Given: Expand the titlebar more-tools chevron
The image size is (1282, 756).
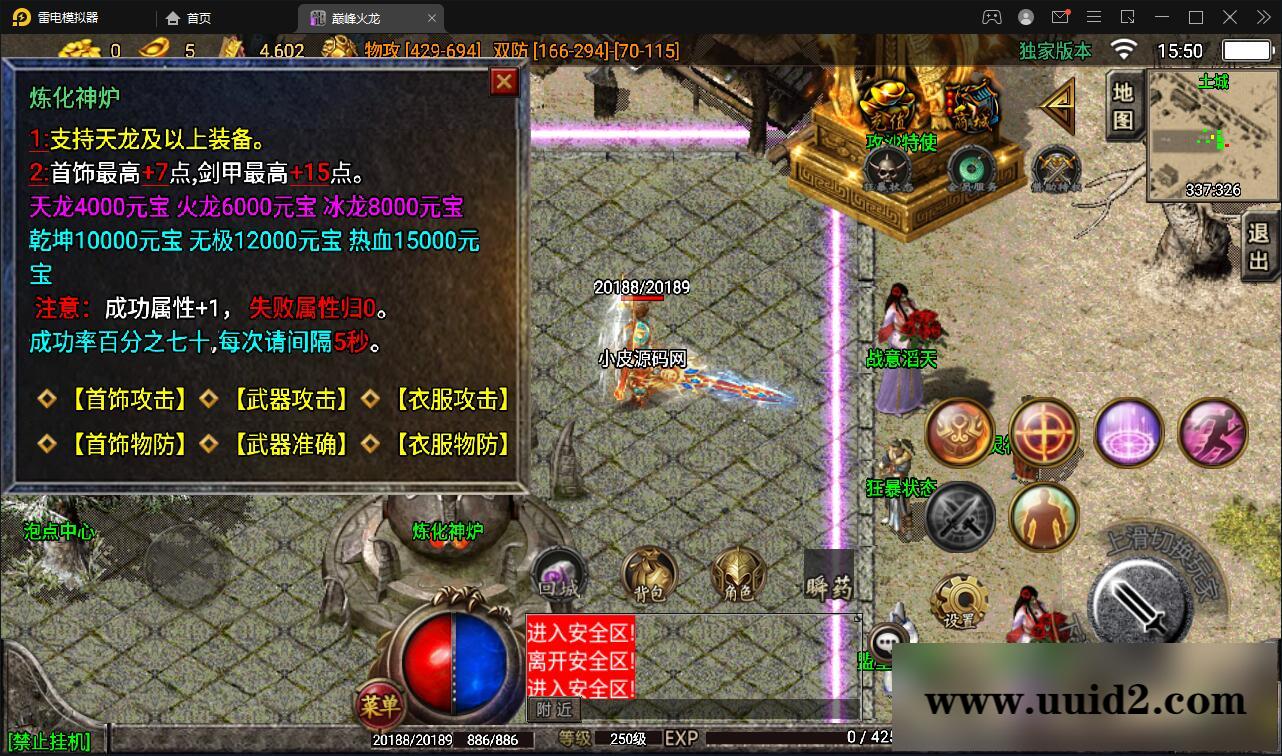Looking at the screenshot, I should (1262, 17).
